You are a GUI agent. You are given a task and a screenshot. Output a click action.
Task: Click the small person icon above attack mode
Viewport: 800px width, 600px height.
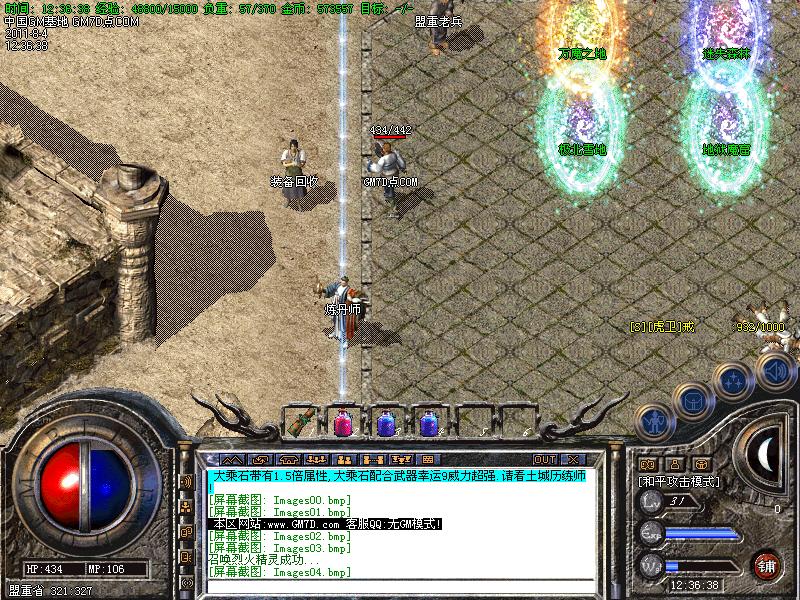pyautogui.click(x=674, y=464)
